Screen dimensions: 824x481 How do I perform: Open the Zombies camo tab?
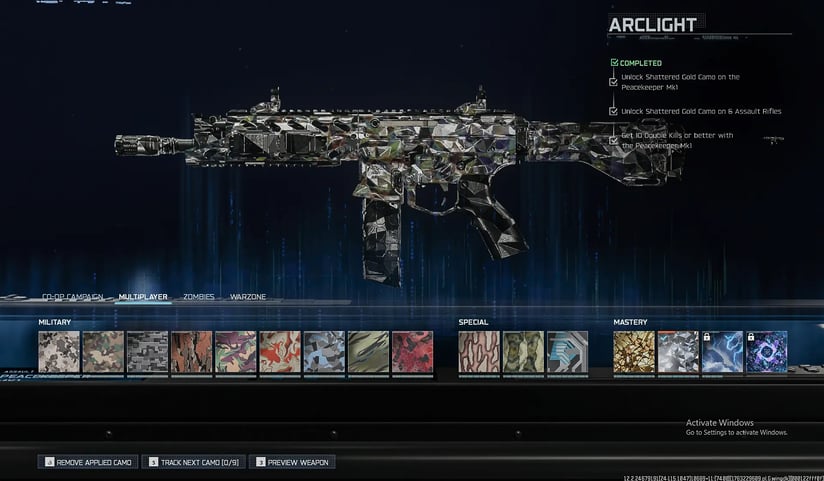[198, 297]
